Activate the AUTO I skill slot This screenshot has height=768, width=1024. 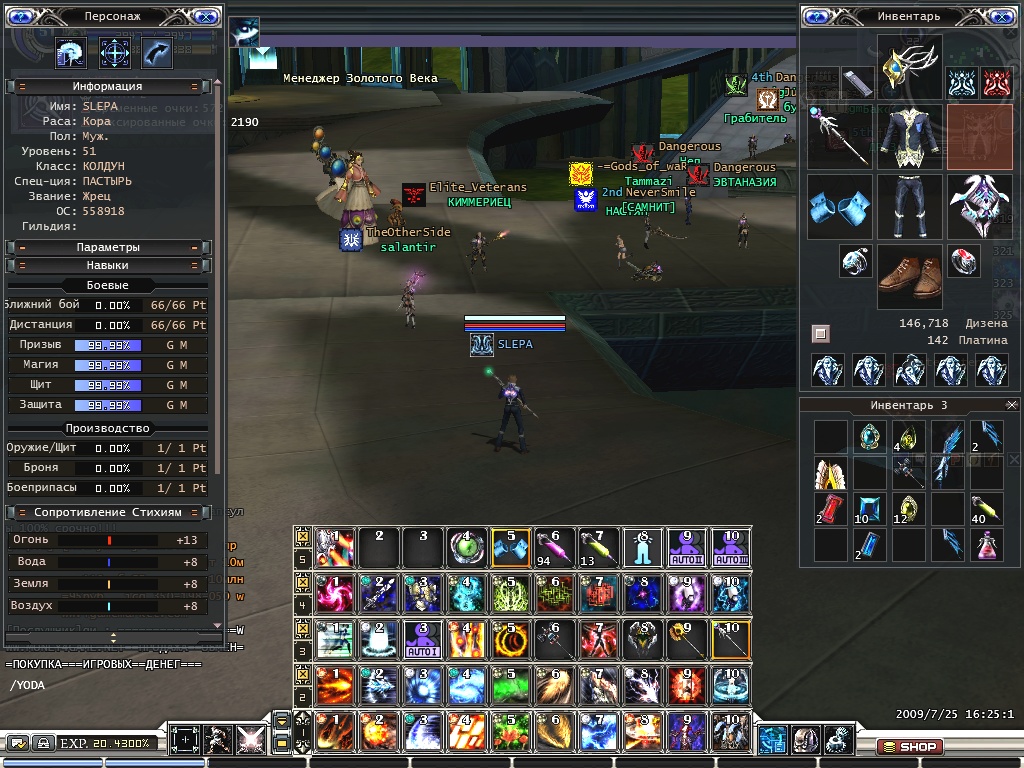coord(423,639)
